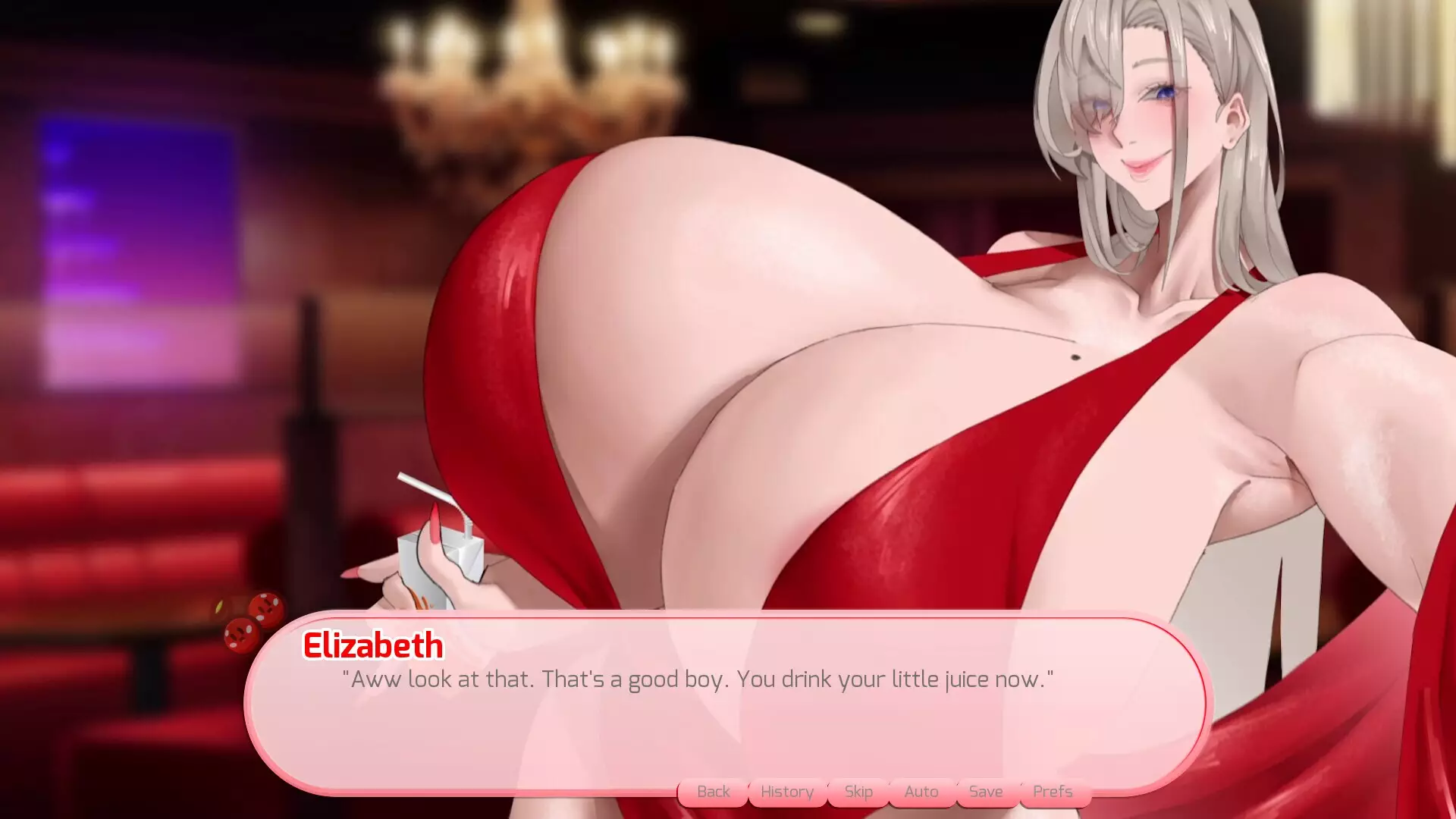Screen dimensions: 1456x819
Task: Click the History entry in the bottom bar
Action: pyautogui.click(x=786, y=791)
